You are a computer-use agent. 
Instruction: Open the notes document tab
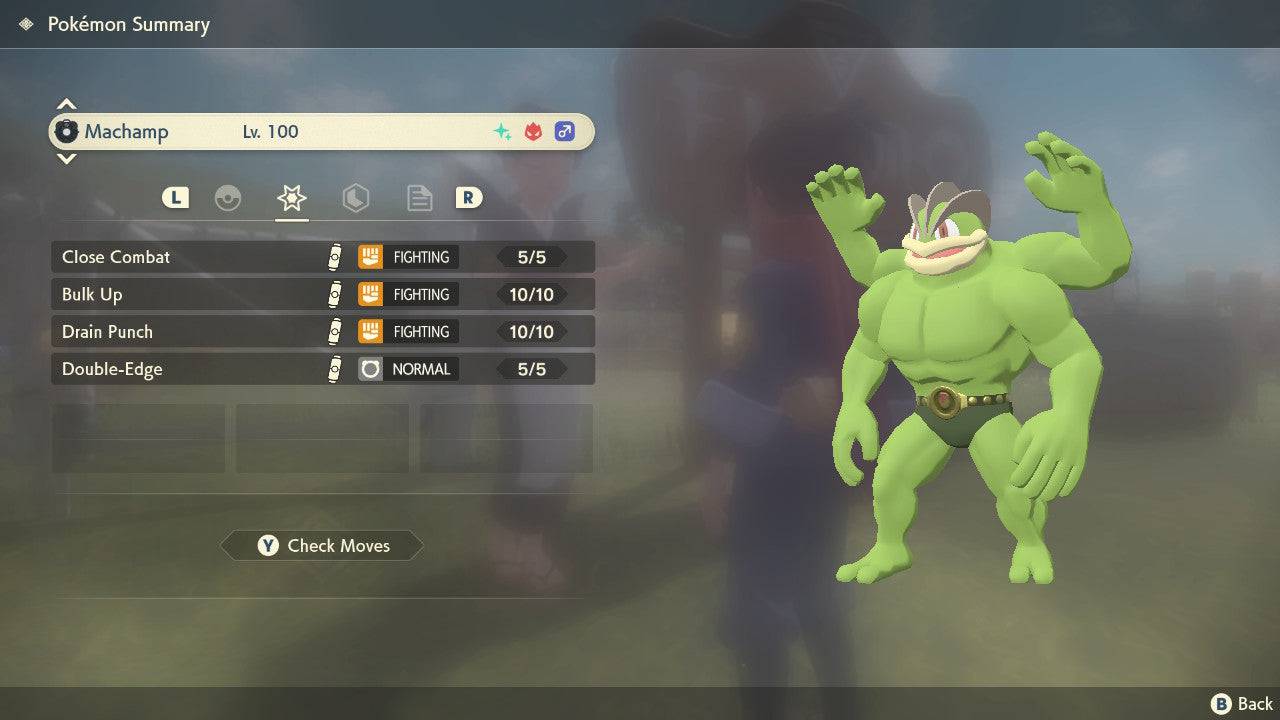point(419,198)
